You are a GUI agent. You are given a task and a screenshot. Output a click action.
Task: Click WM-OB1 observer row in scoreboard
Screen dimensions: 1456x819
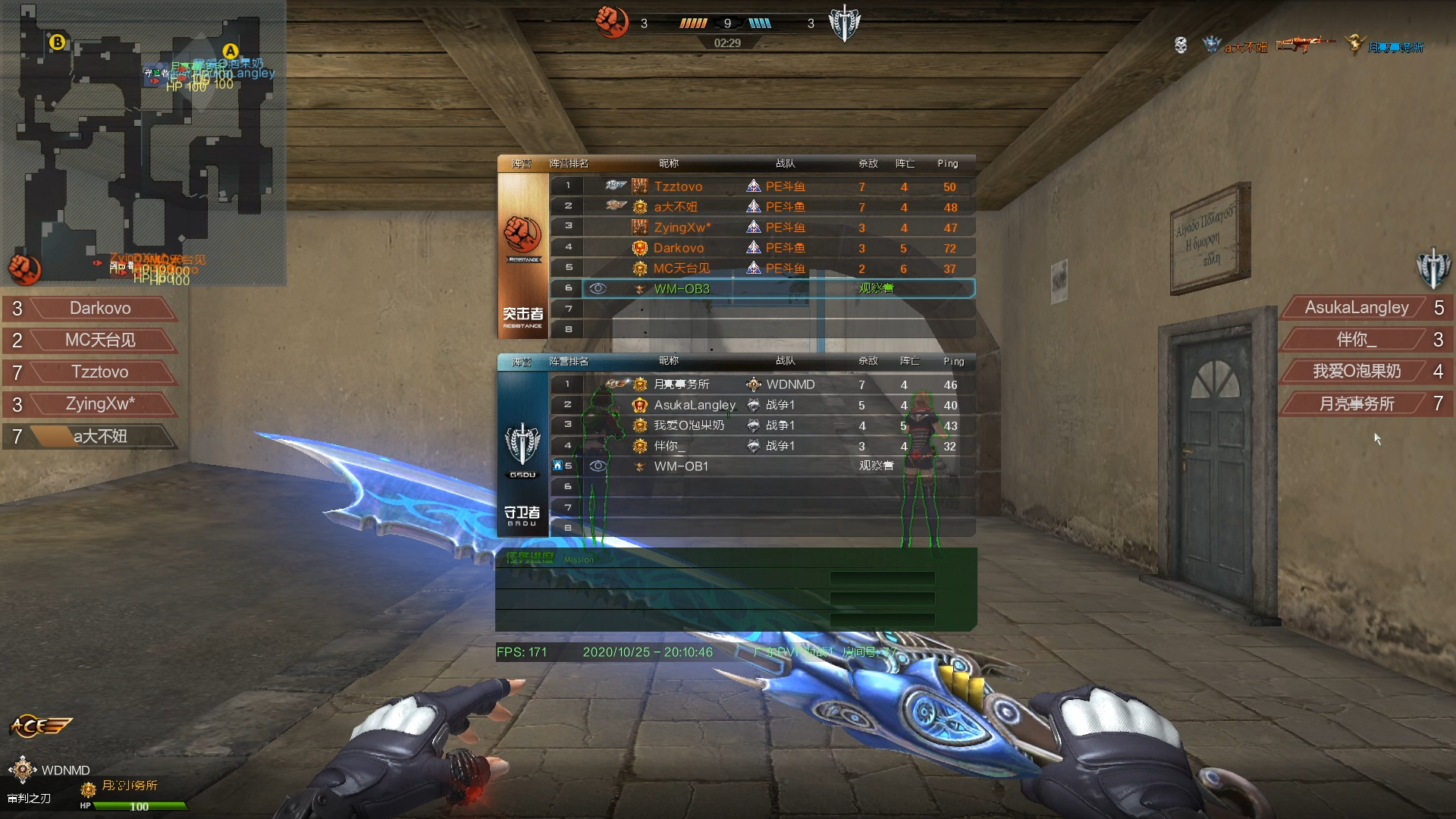[762, 466]
